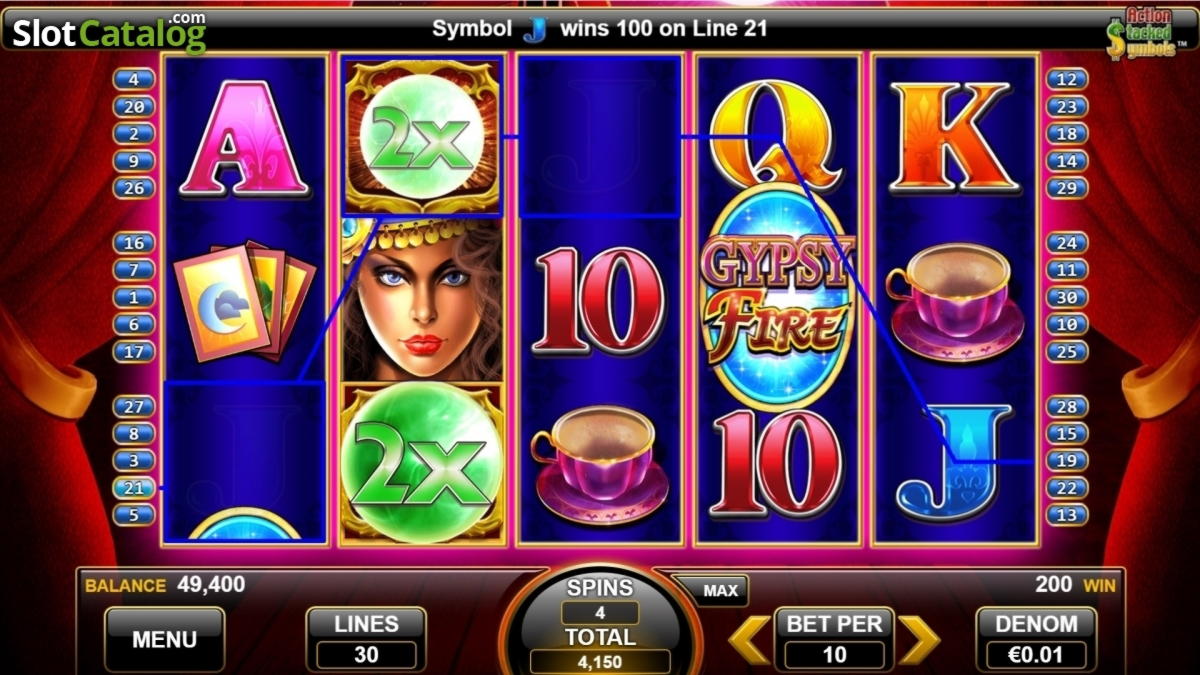Increase bet per line with right arrow
This screenshot has height=675, width=1200.
[919, 640]
